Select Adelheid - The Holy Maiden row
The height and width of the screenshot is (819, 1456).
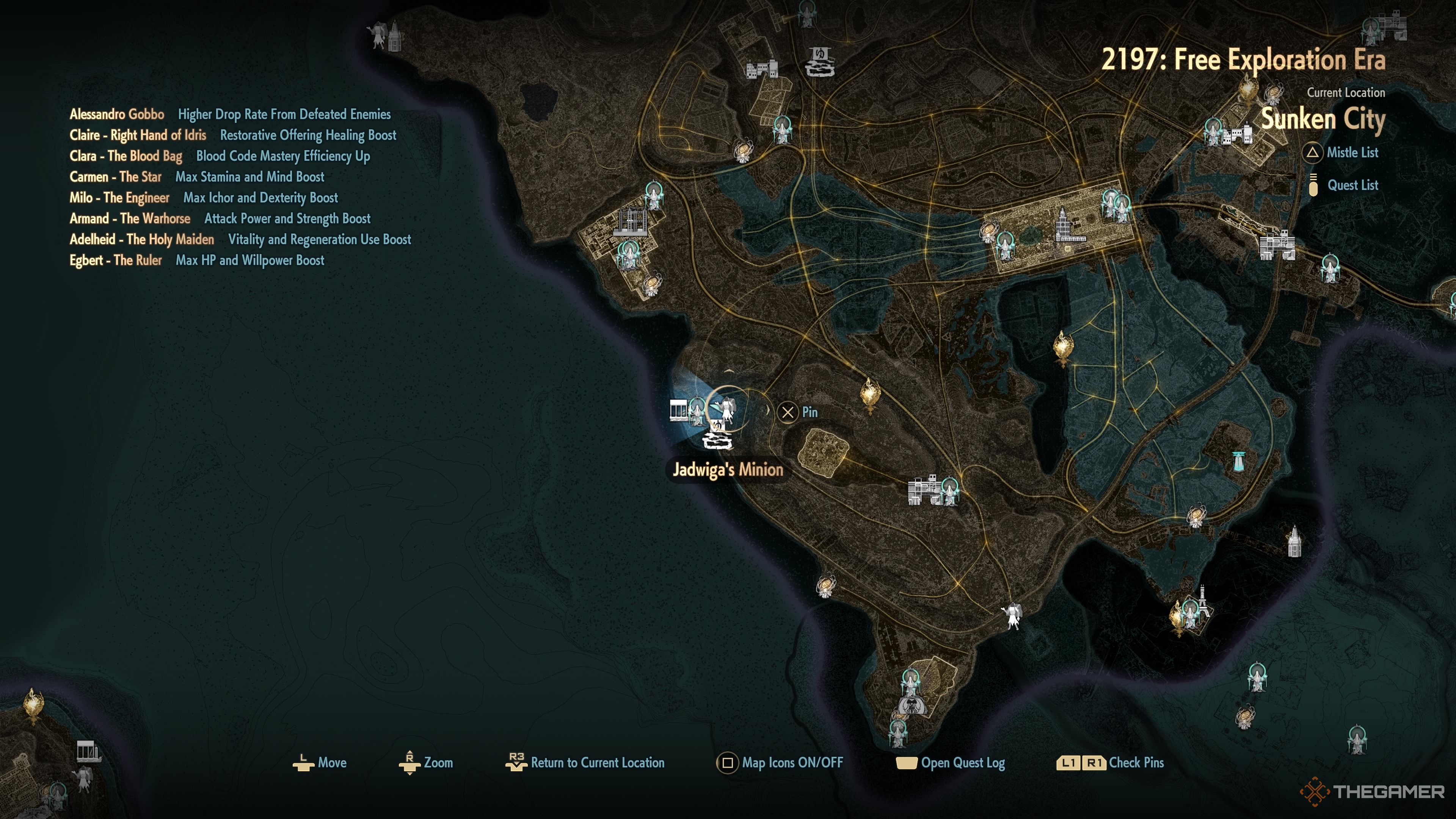(x=142, y=240)
